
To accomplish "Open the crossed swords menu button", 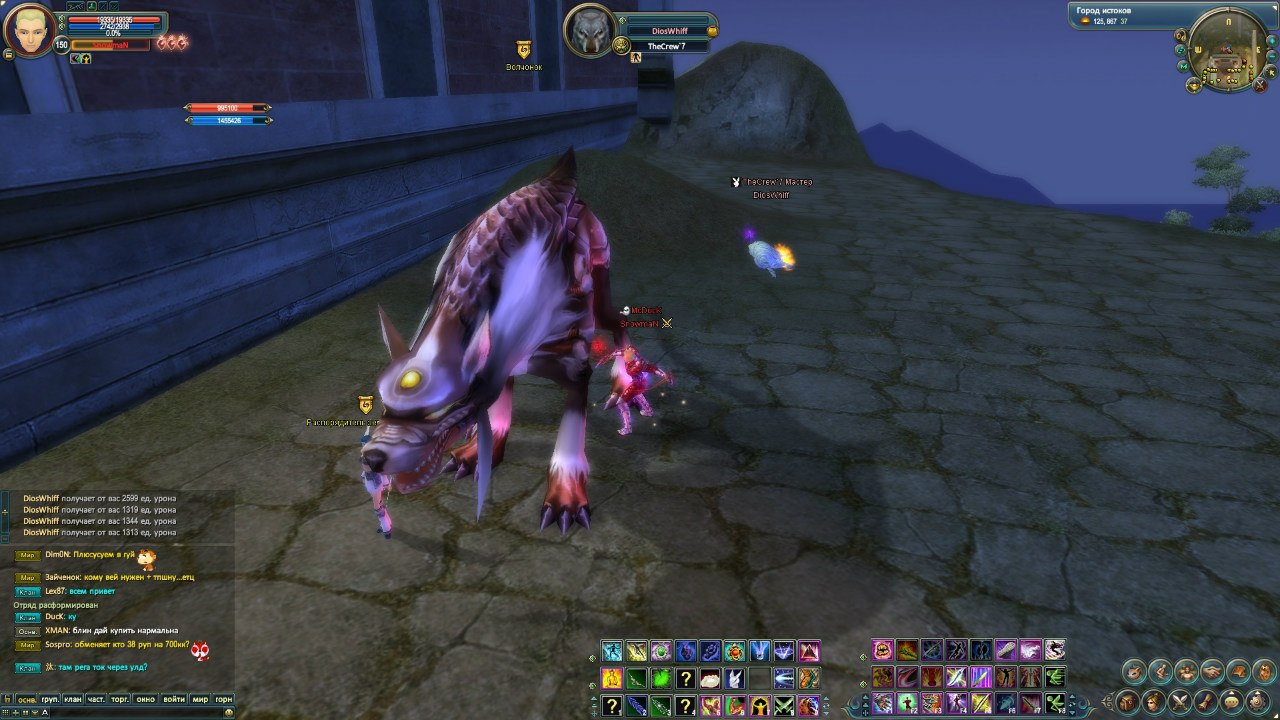I will tap(1180, 701).
